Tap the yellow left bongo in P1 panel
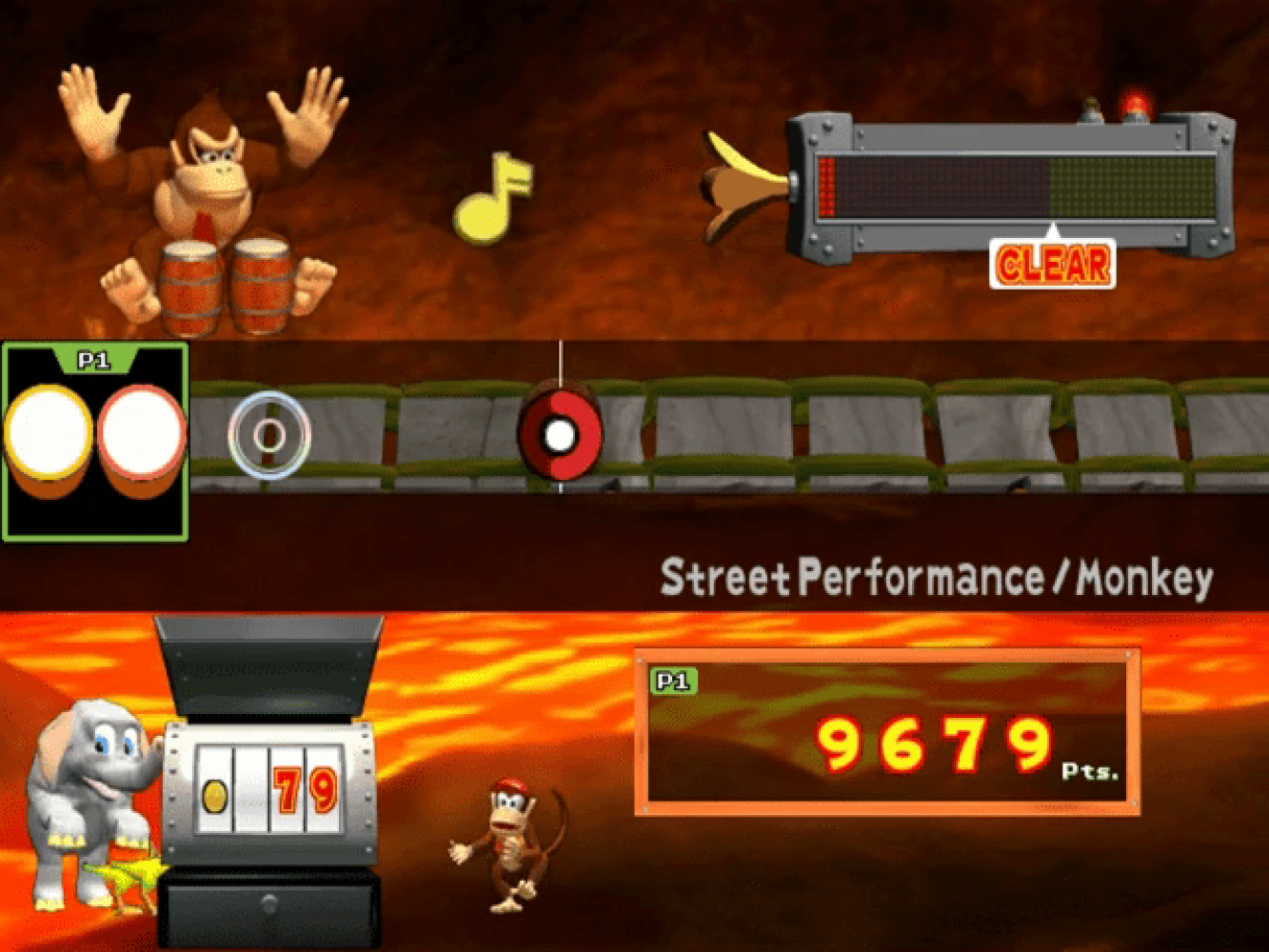Image resolution: width=1269 pixels, height=952 pixels. [48, 433]
